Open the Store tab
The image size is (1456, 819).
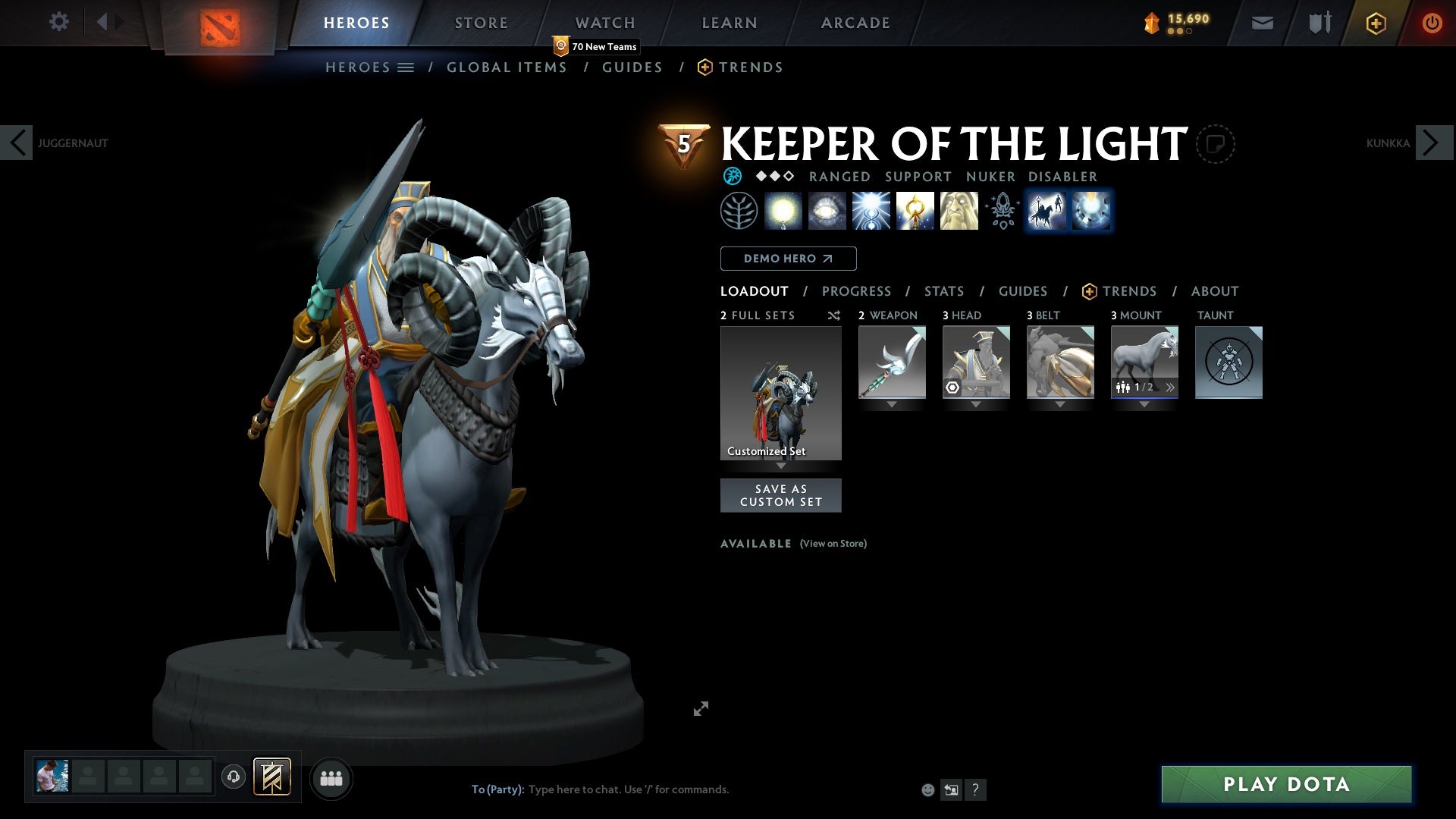[x=481, y=23]
